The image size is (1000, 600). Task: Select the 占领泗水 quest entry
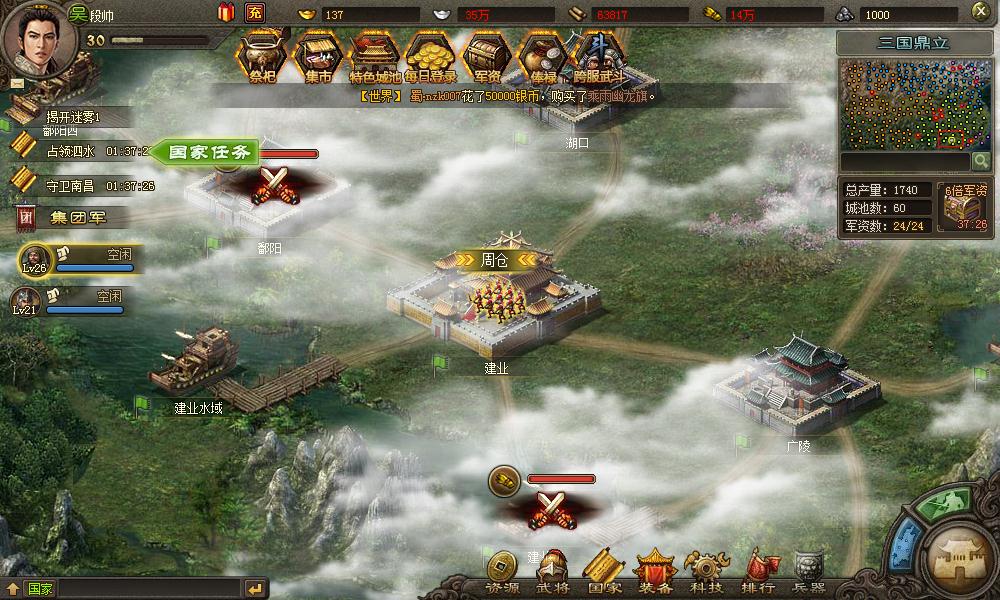coord(70,151)
